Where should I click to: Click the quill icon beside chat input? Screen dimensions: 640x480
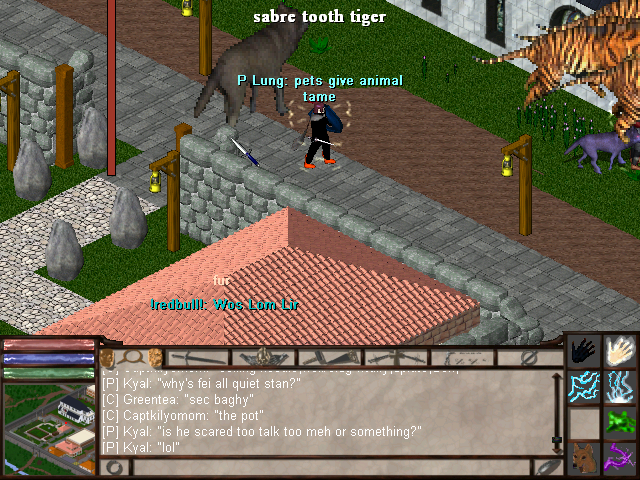[x=546, y=467]
